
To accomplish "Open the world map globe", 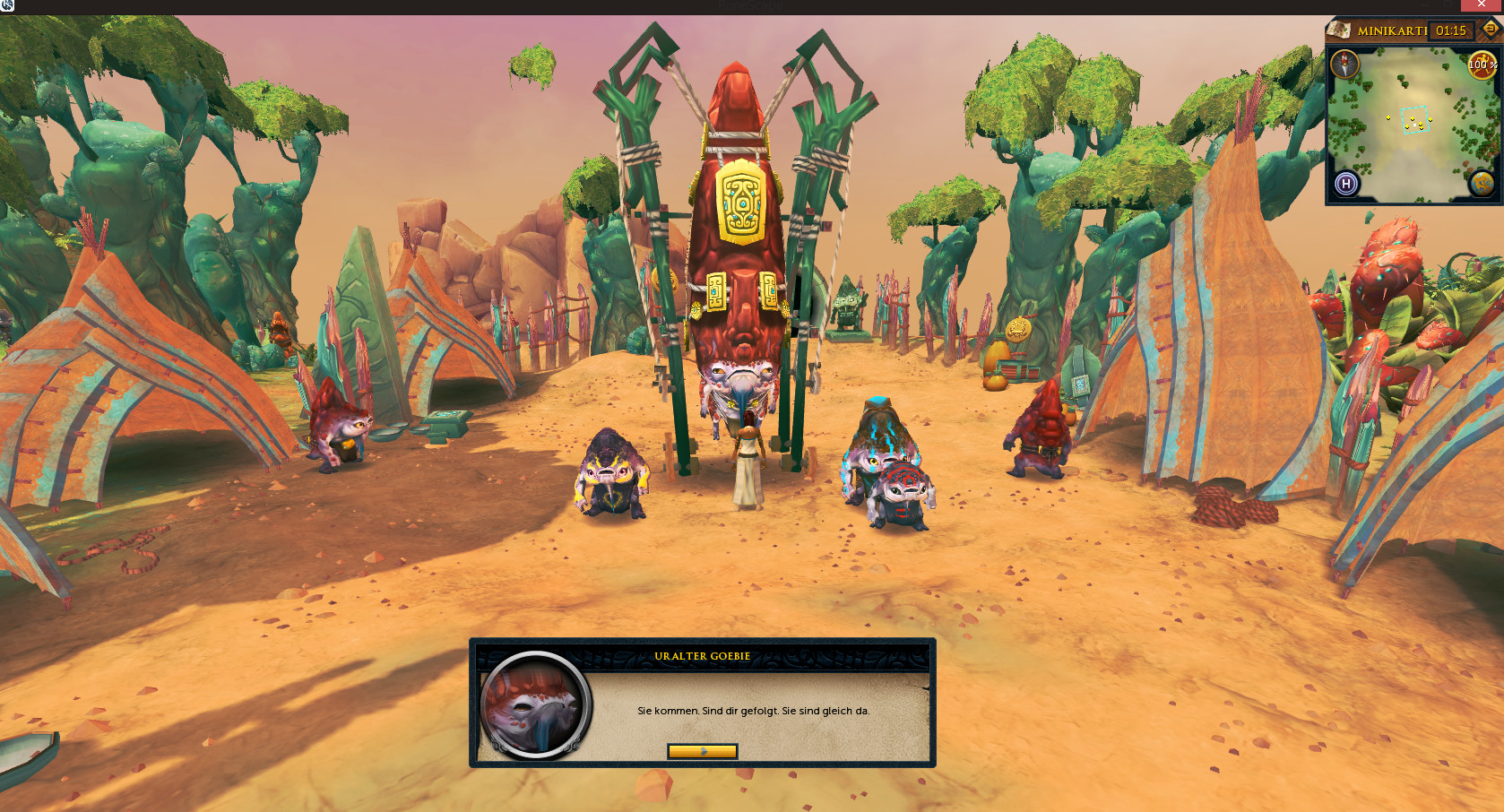I will 1481,184.
